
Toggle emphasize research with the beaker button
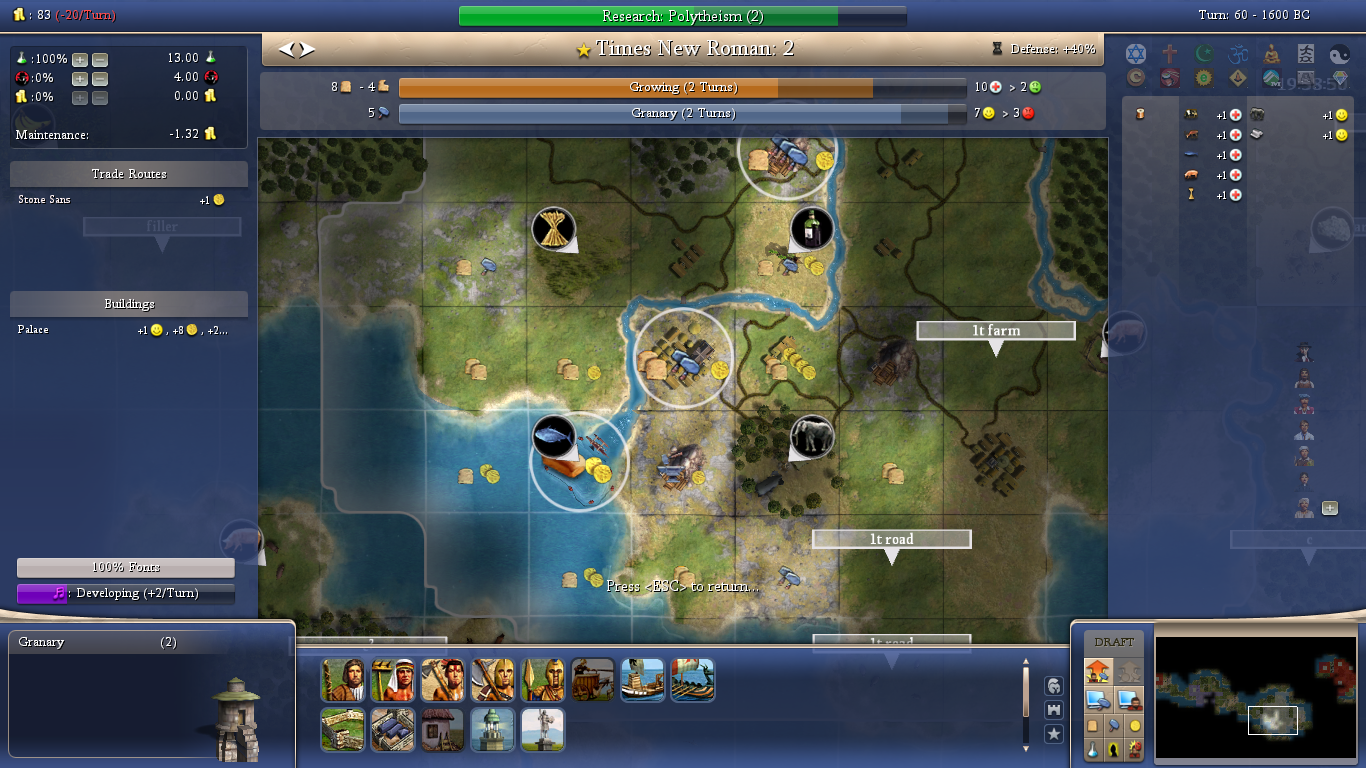(1094, 749)
